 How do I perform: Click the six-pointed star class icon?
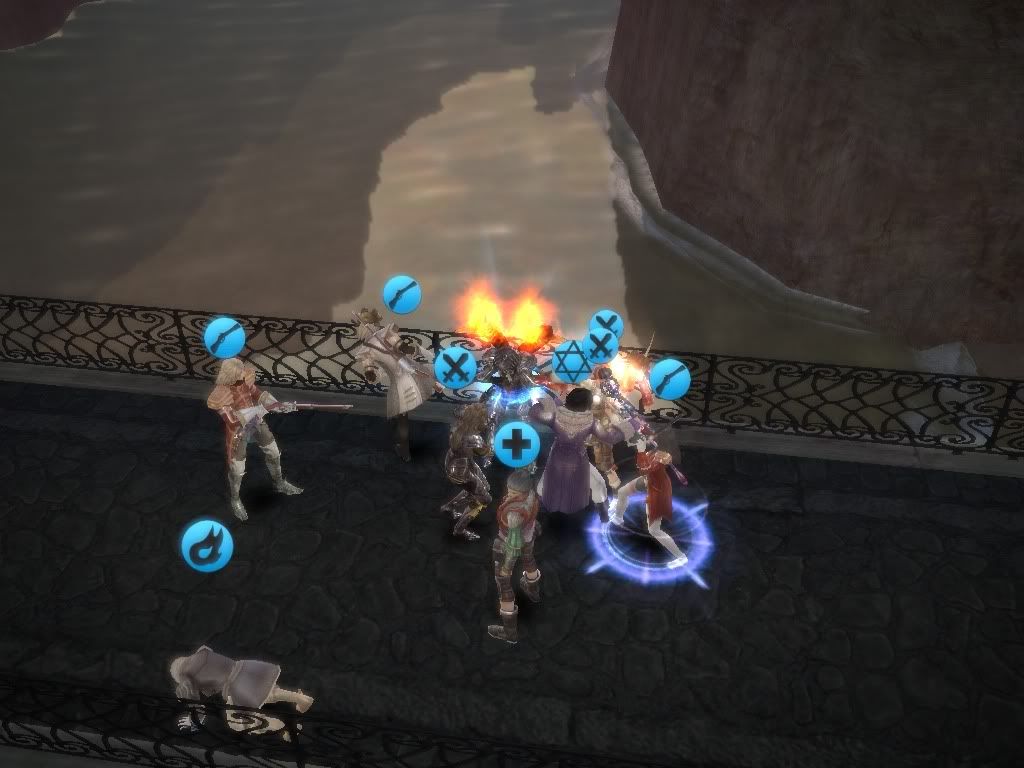pos(572,362)
